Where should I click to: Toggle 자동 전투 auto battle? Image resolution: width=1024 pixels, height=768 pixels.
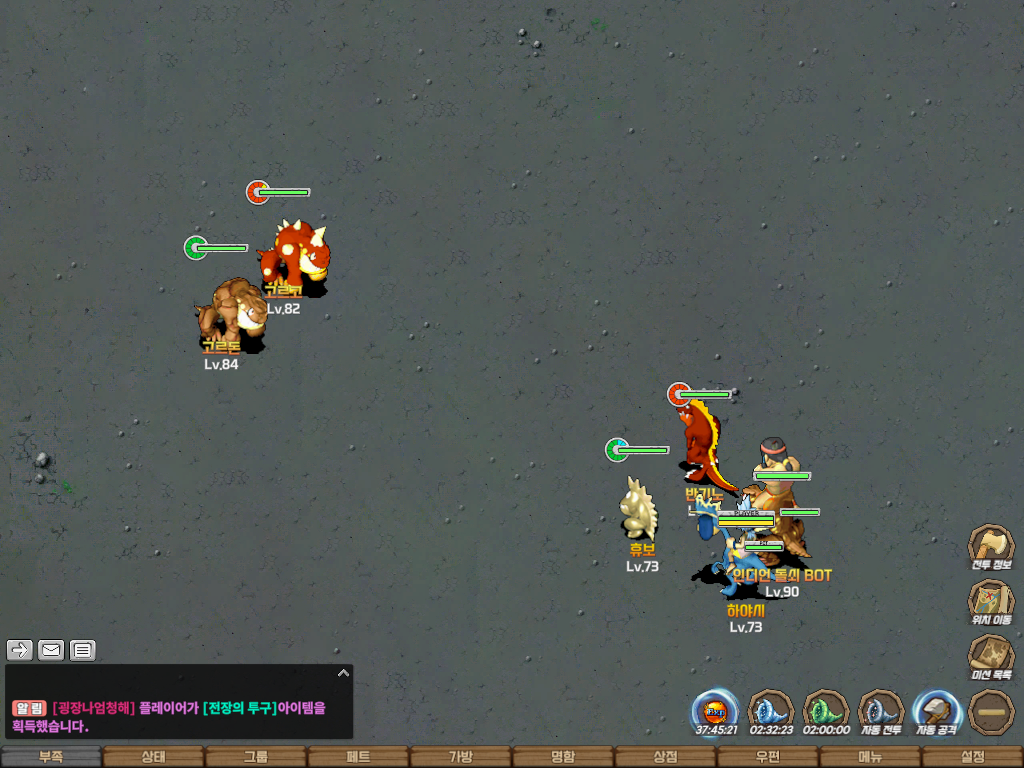coord(881,711)
